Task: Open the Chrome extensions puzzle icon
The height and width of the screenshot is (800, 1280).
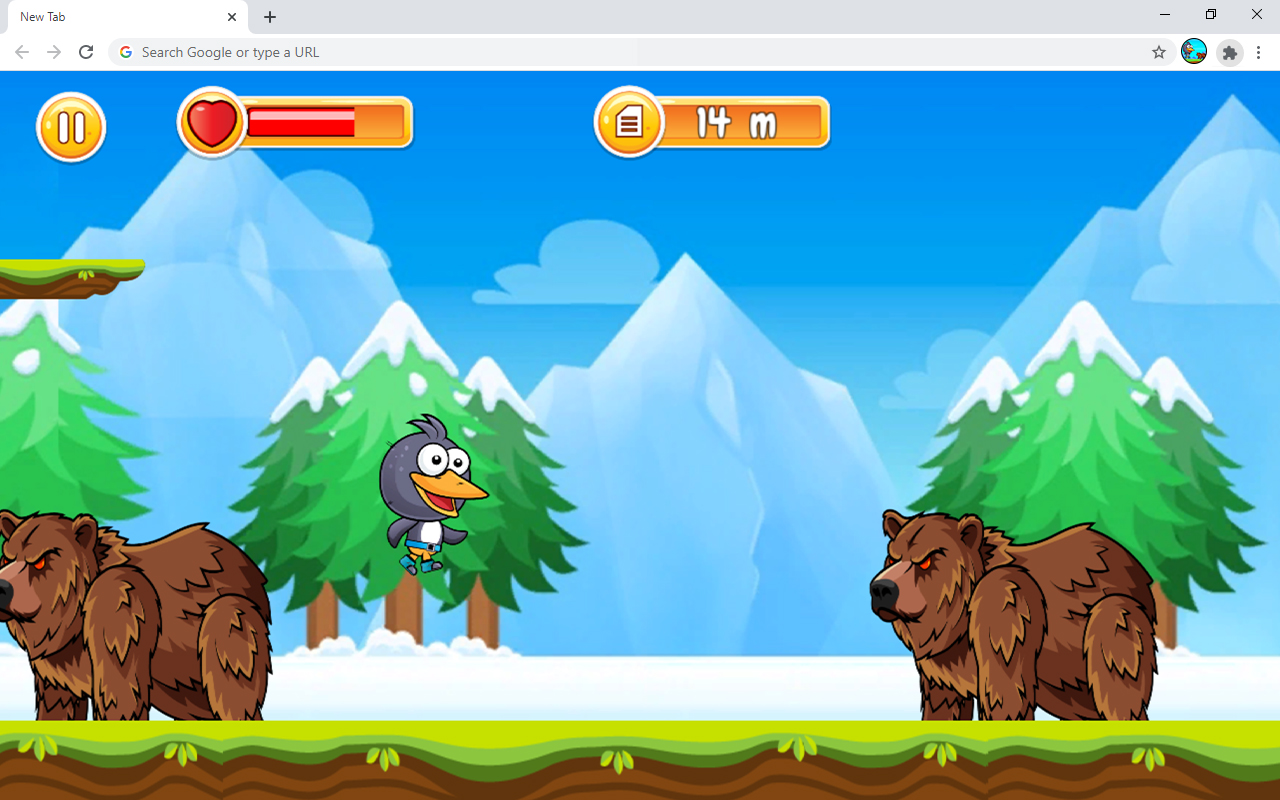Action: [1229, 52]
